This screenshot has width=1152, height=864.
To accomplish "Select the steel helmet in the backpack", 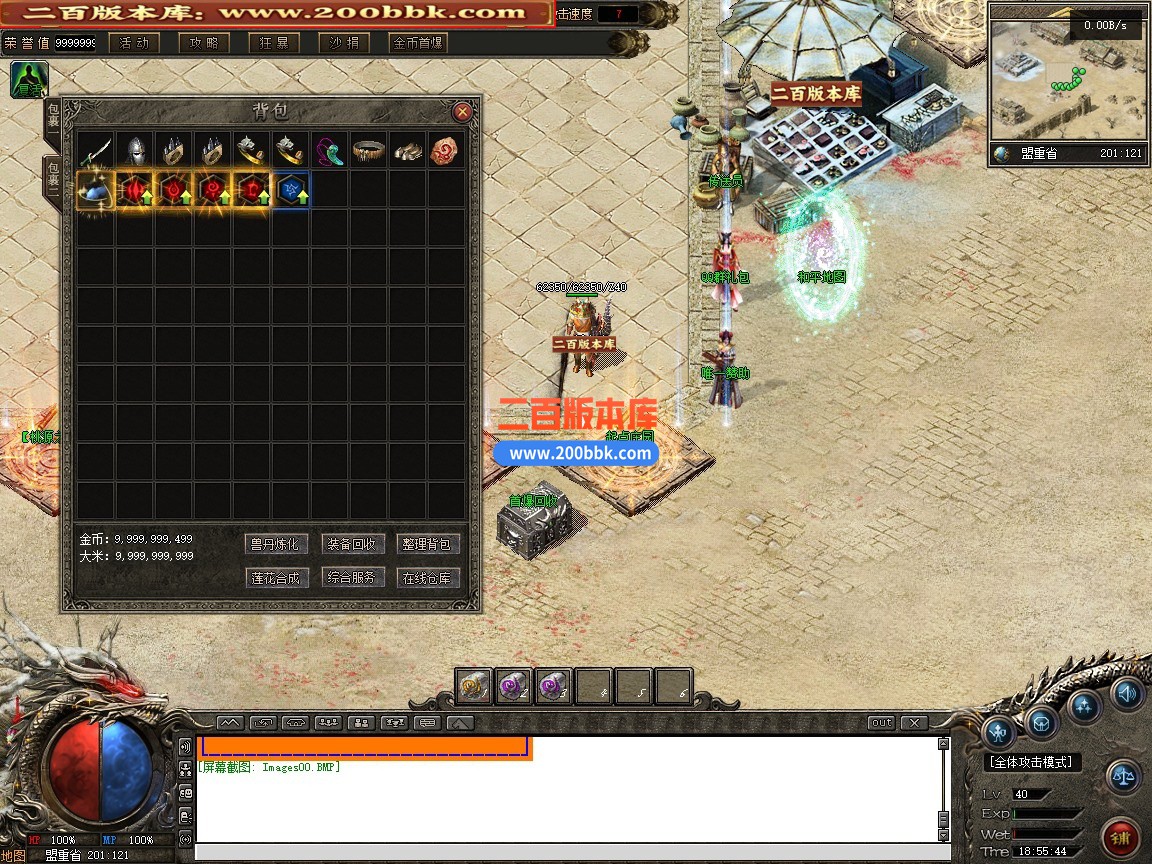I will [x=135, y=151].
